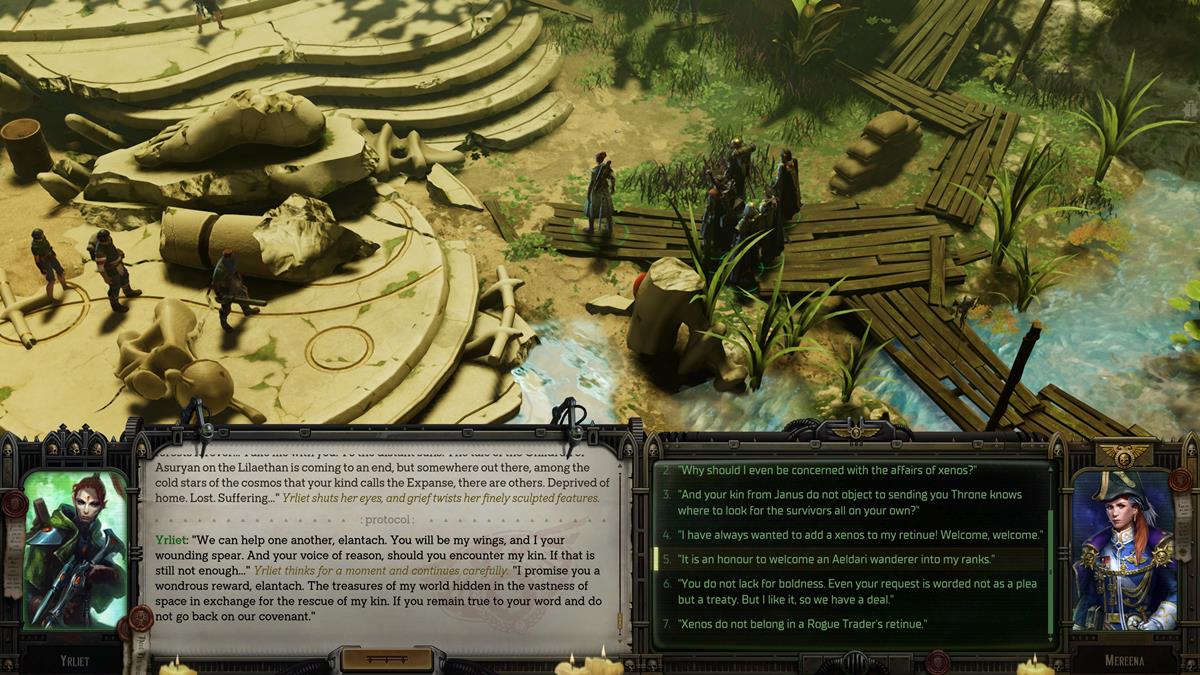Pick the 'Welcome, welcome' retinue reply
1200x675 pixels.
pos(860,535)
